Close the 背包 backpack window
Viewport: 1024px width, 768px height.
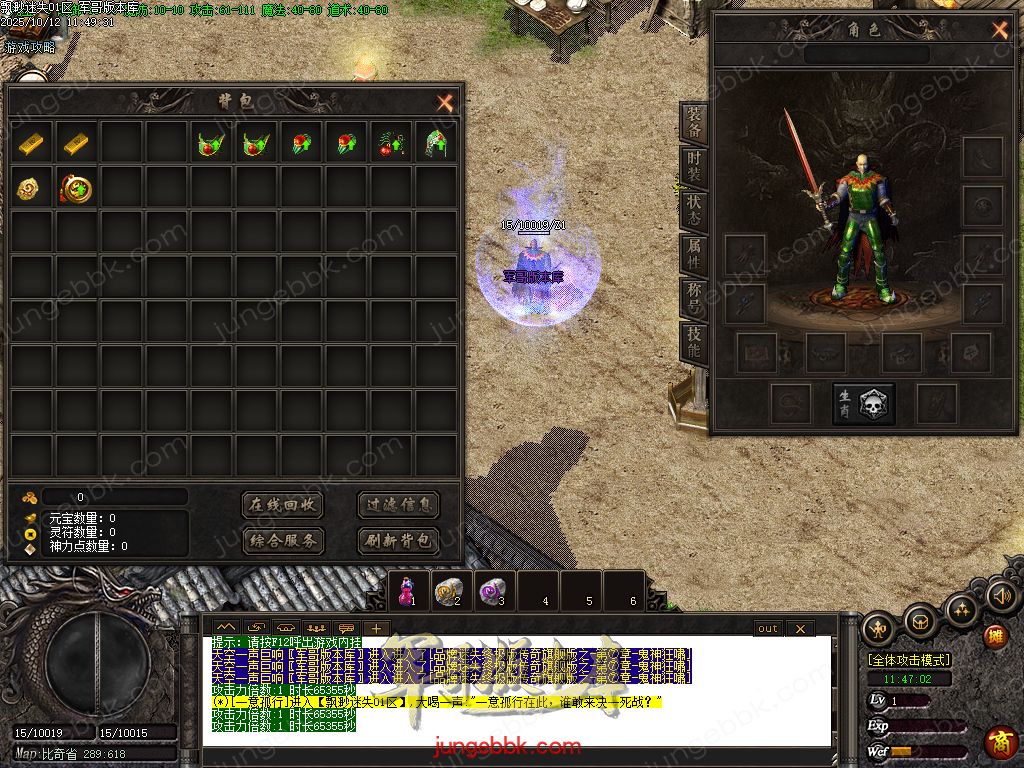tap(445, 102)
